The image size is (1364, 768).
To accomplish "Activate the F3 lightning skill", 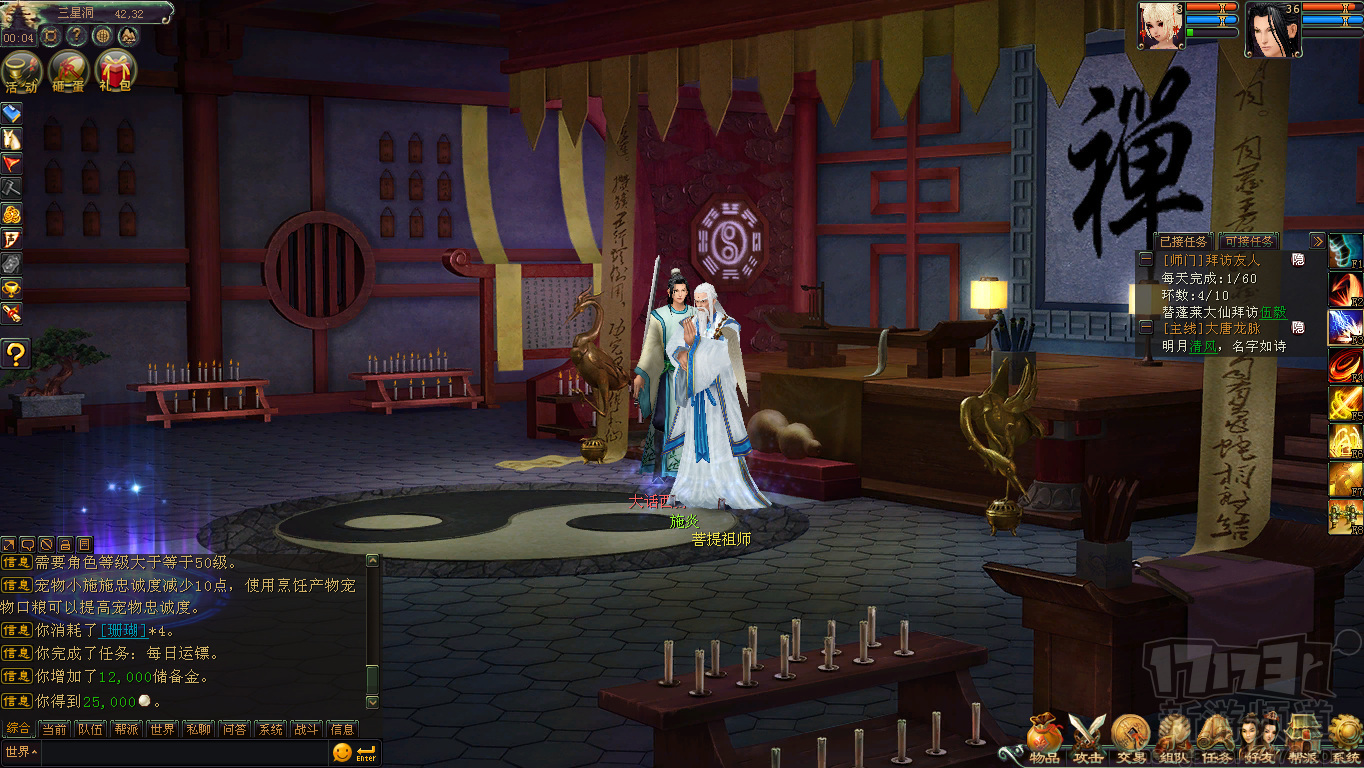I will [x=1345, y=327].
